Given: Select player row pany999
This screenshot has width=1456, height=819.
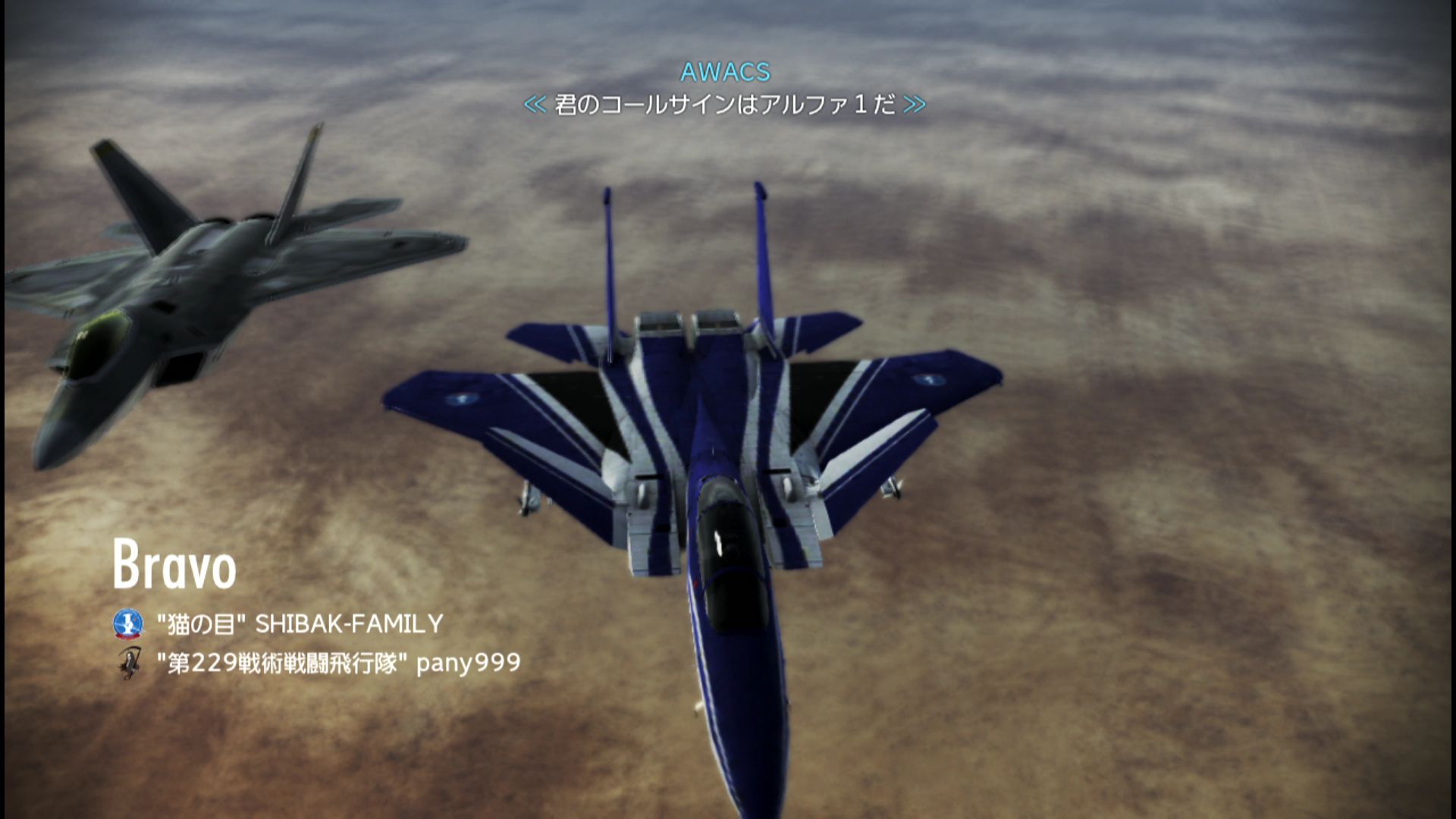Looking at the screenshot, I should [338, 664].
